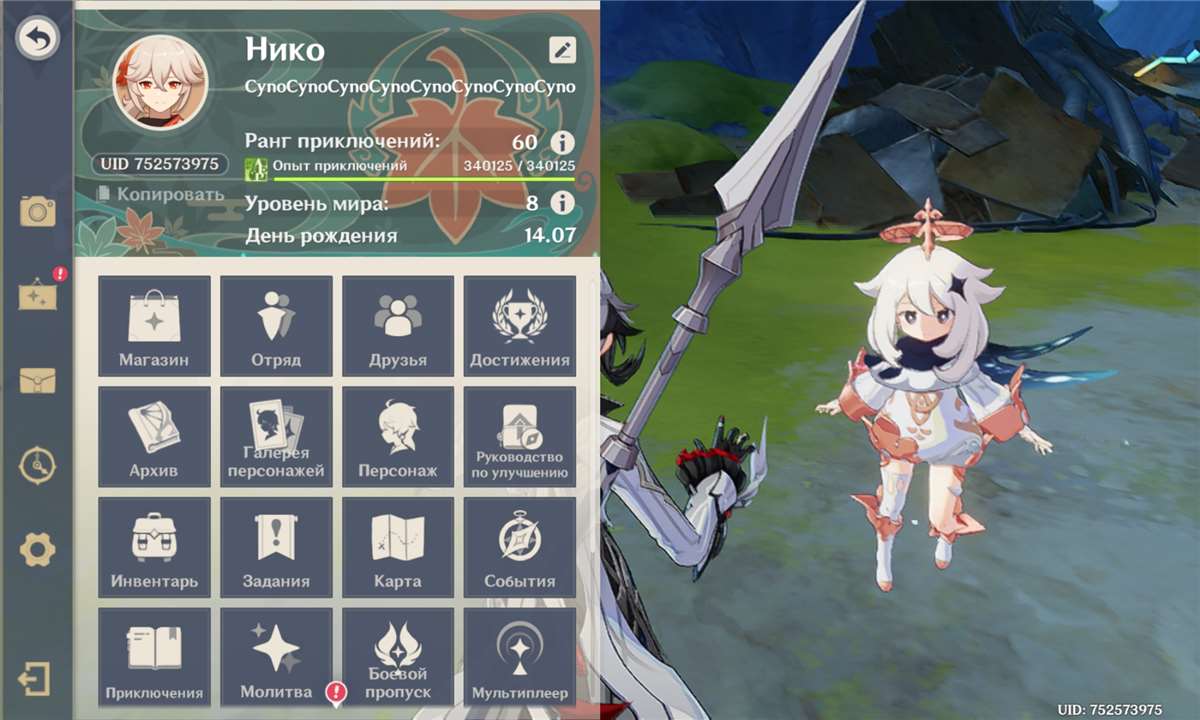Viewport: 1200px width, 720px height.
Task: Copy the UID with Копировать
Action: pyautogui.click(x=161, y=194)
